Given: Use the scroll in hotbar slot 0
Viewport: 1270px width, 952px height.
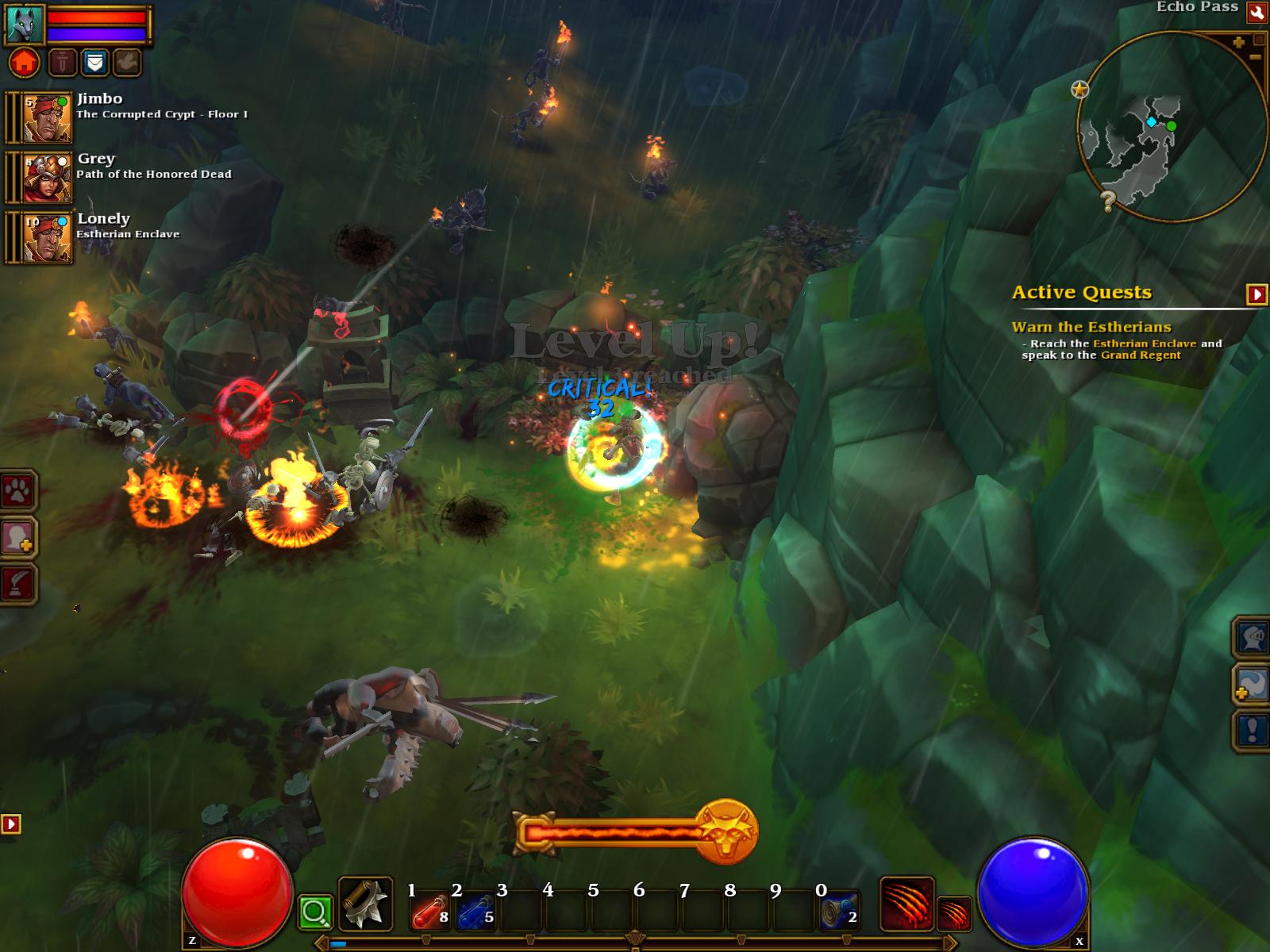Looking at the screenshot, I should click(x=839, y=912).
